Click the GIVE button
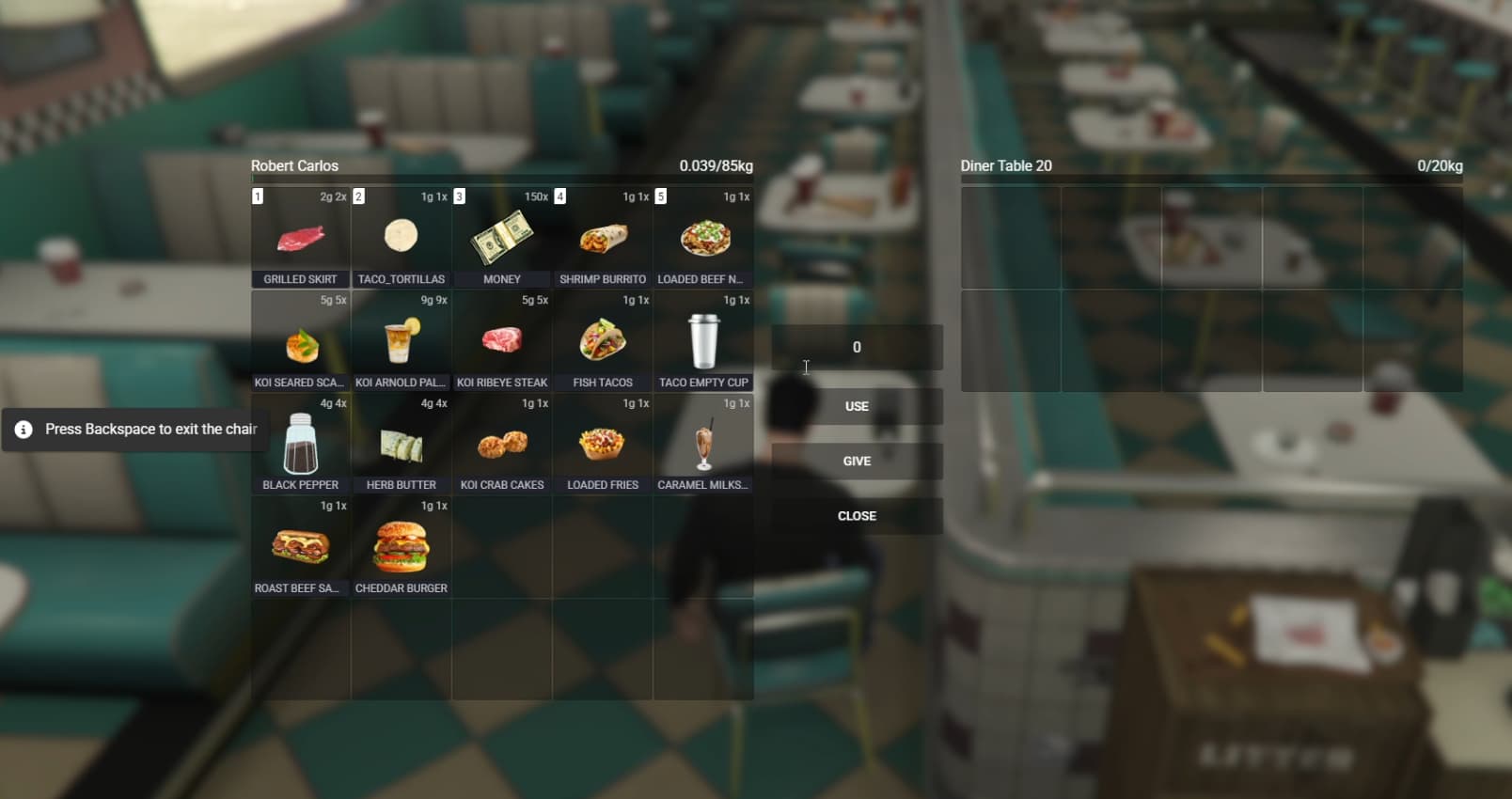1512x799 pixels. pyautogui.click(x=856, y=461)
